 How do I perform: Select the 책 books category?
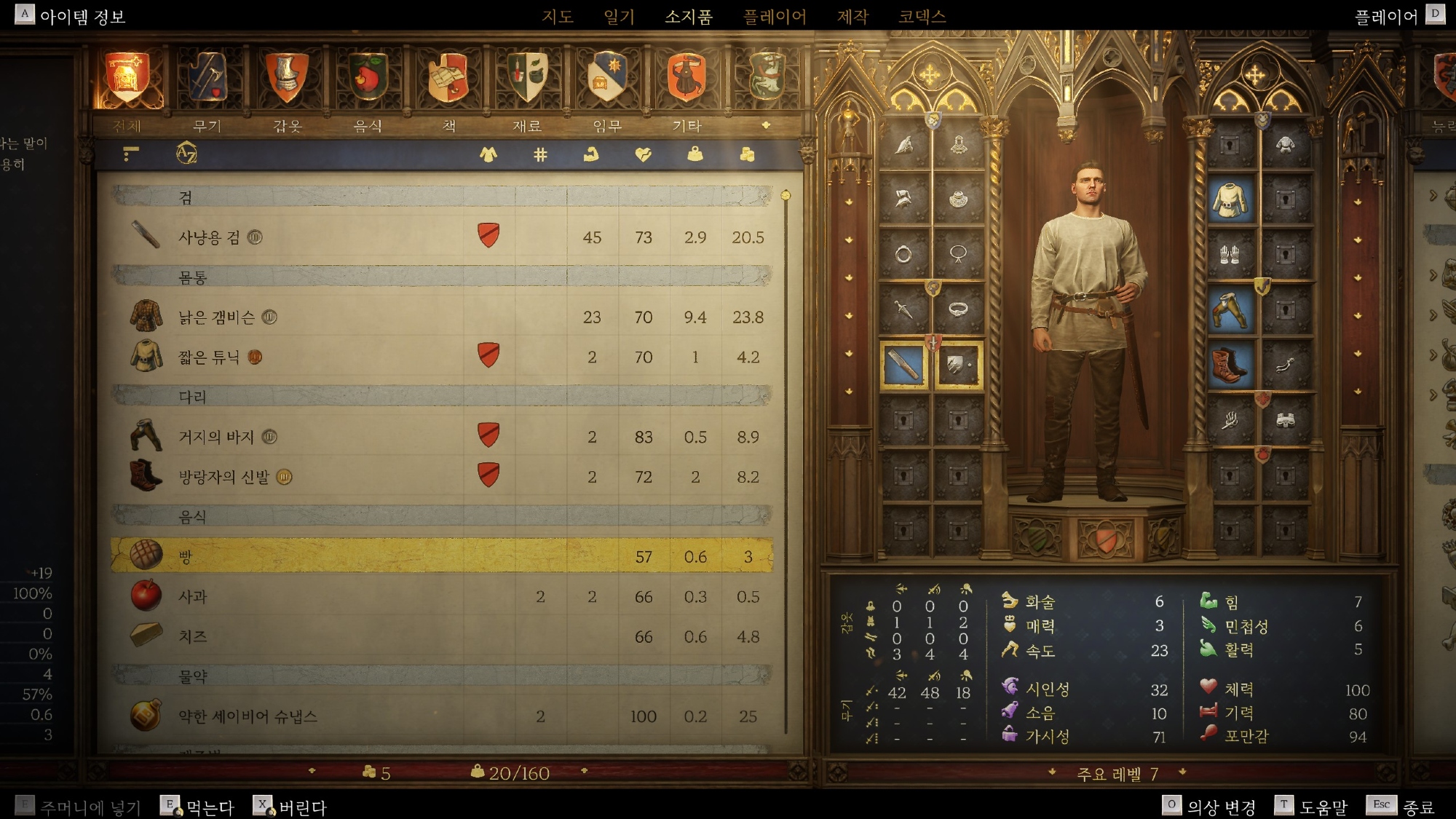448,79
